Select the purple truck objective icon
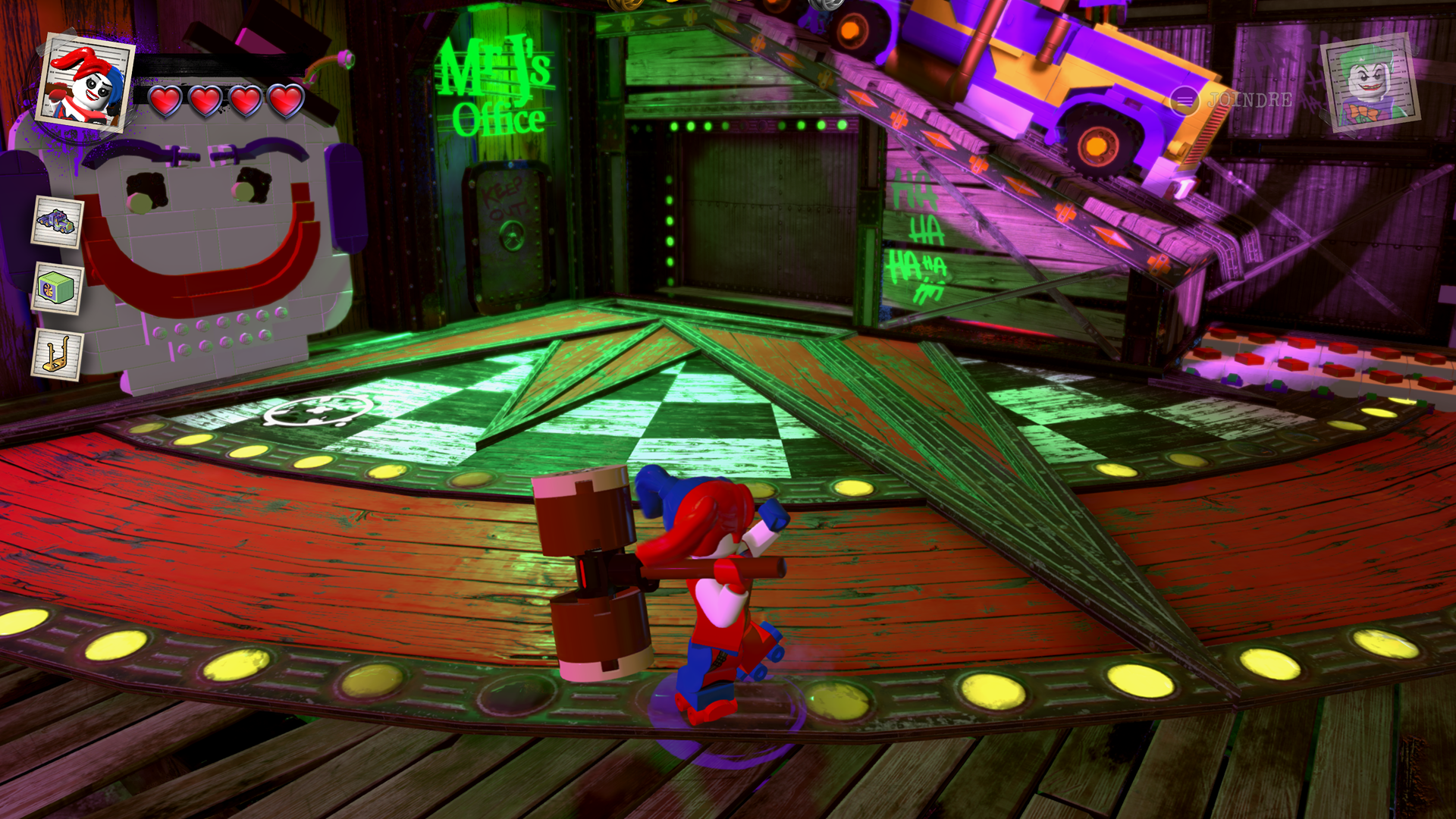 58,221
